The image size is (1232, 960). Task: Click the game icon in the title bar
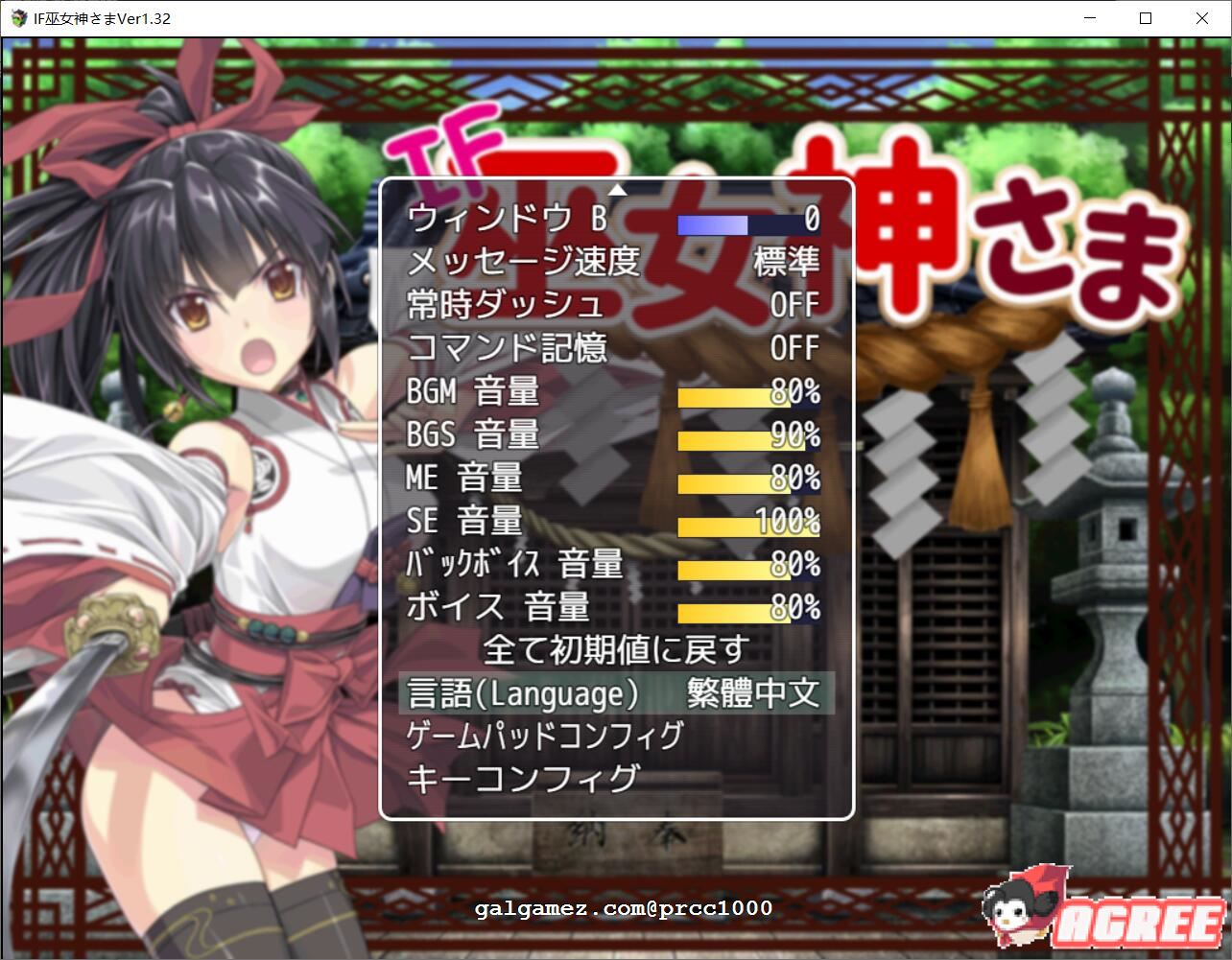(x=18, y=18)
